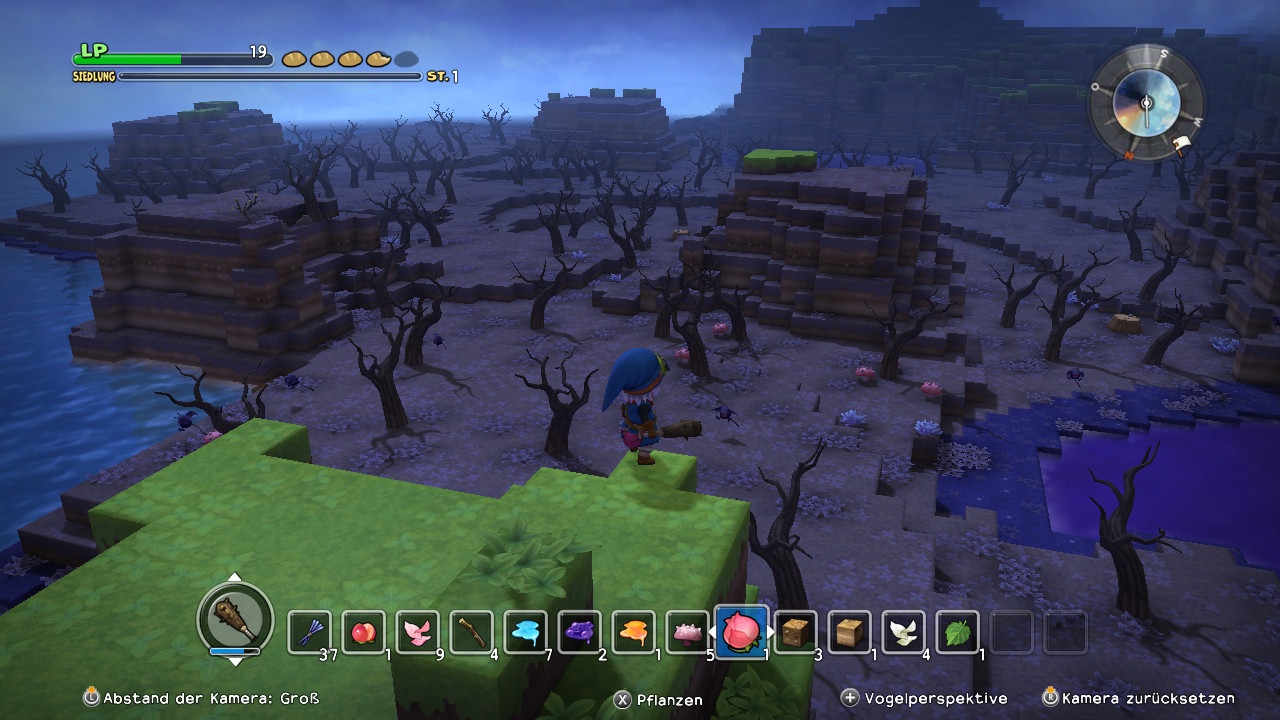The width and height of the screenshot is (1280, 720).
Task: Select the orange slime goo slot
Action: tap(633, 632)
